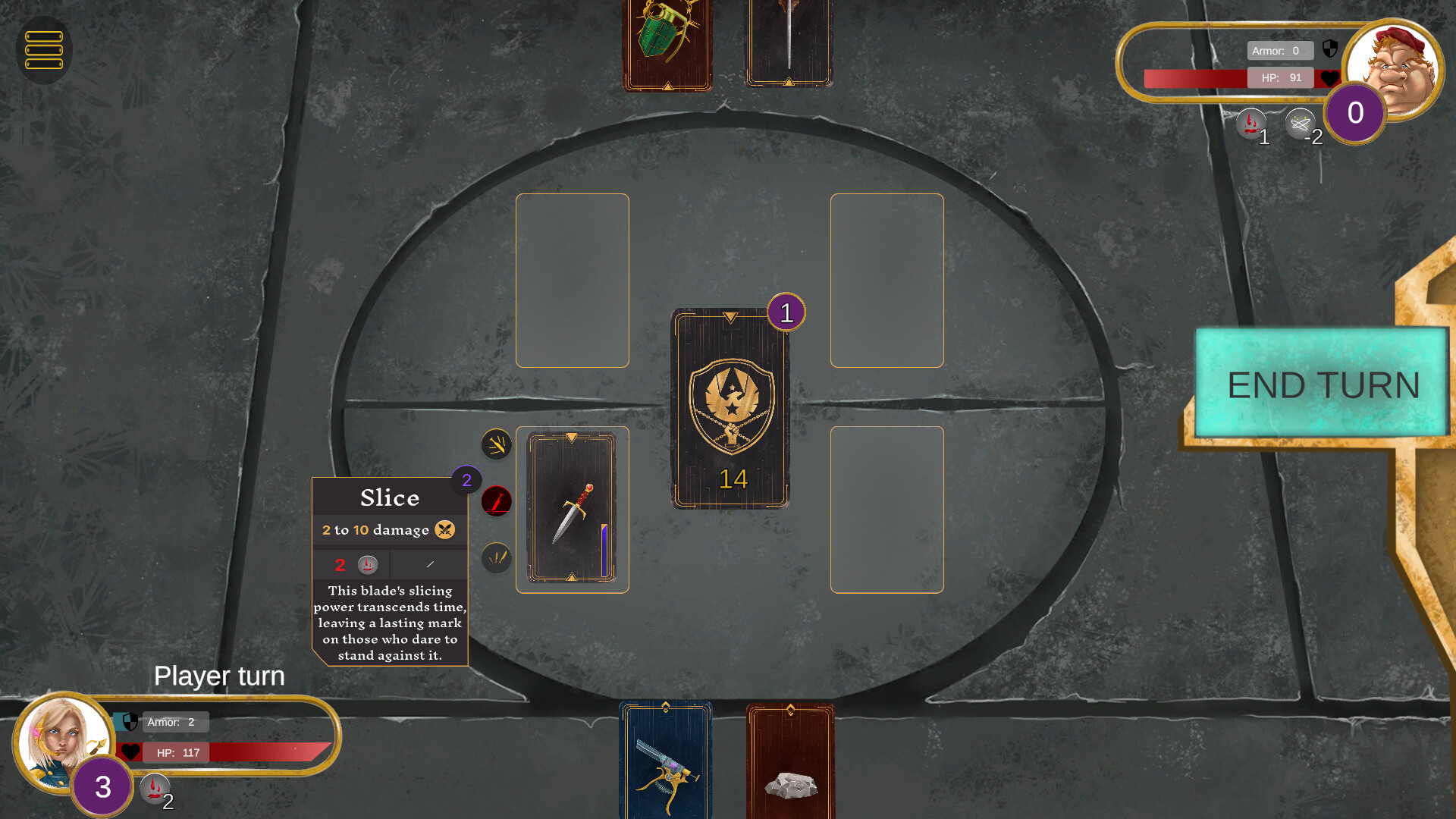The width and height of the screenshot is (1456, 819).
Task: Expand the top disclosure triangle on dagger card
Action: point(571,437)
